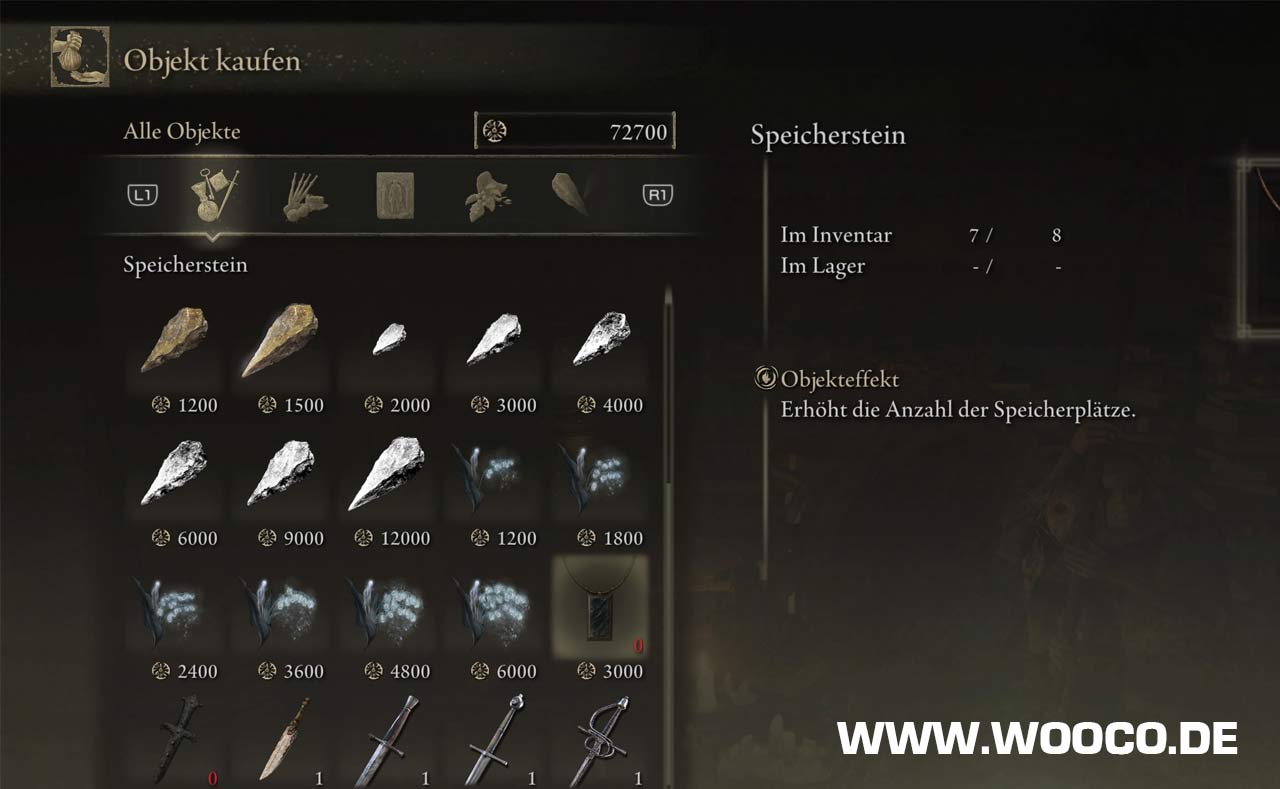Open the stone tablet category tab

click(x=394, y=195)
